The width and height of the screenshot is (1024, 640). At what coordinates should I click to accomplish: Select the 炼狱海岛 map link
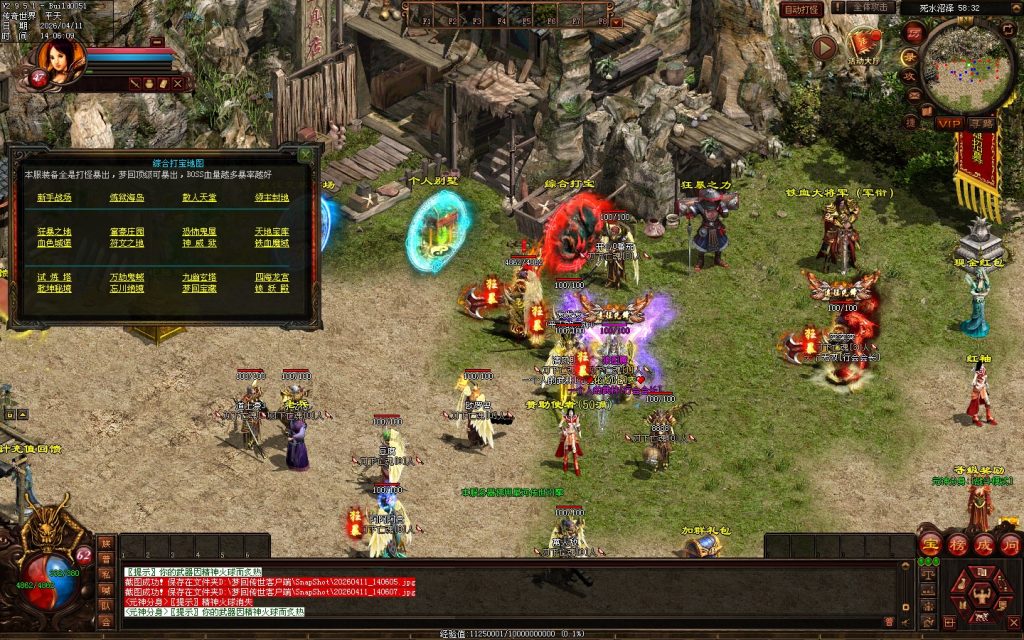(x=126, y=197)
